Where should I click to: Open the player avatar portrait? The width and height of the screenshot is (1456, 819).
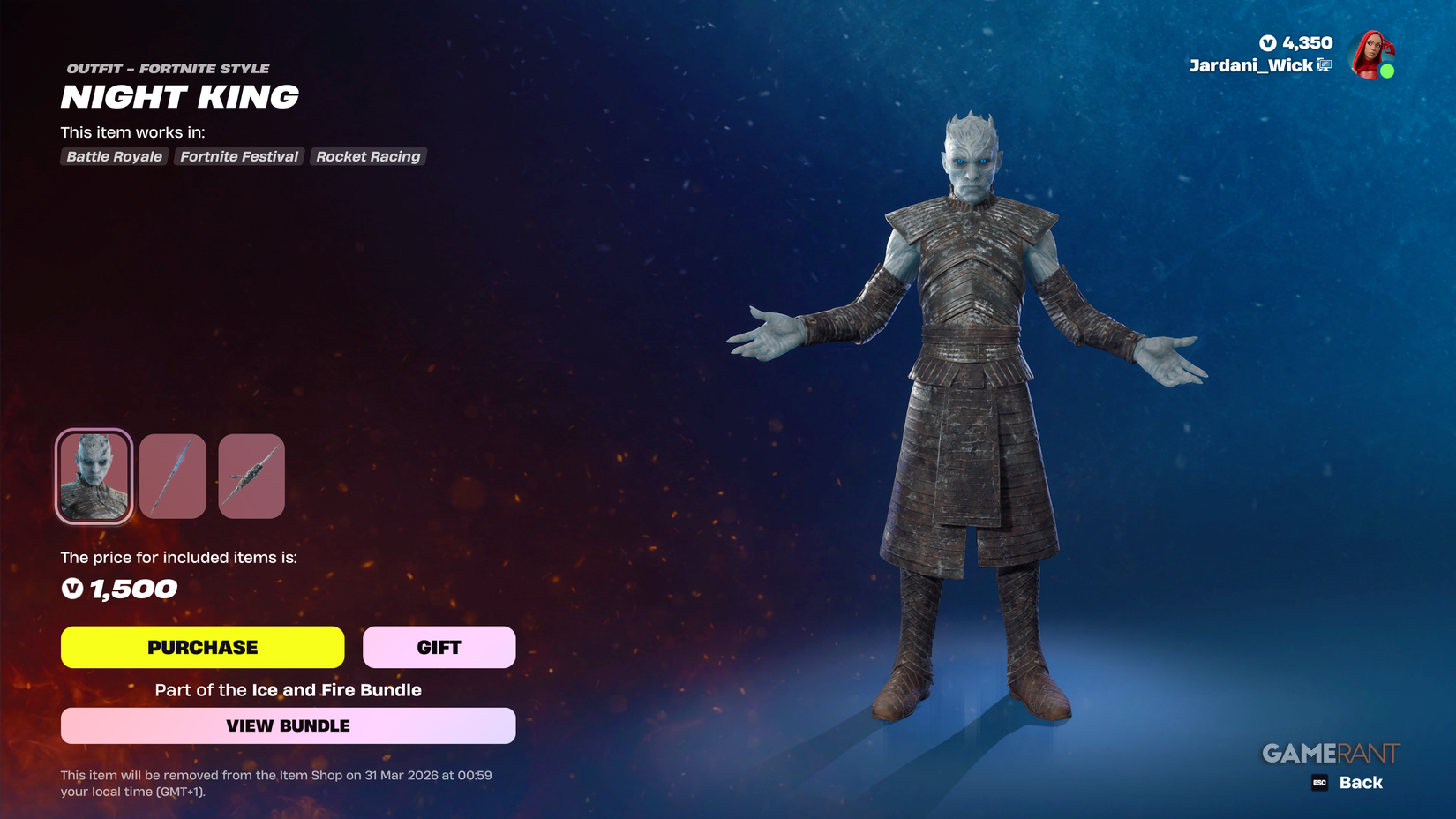coord(1373,56)
